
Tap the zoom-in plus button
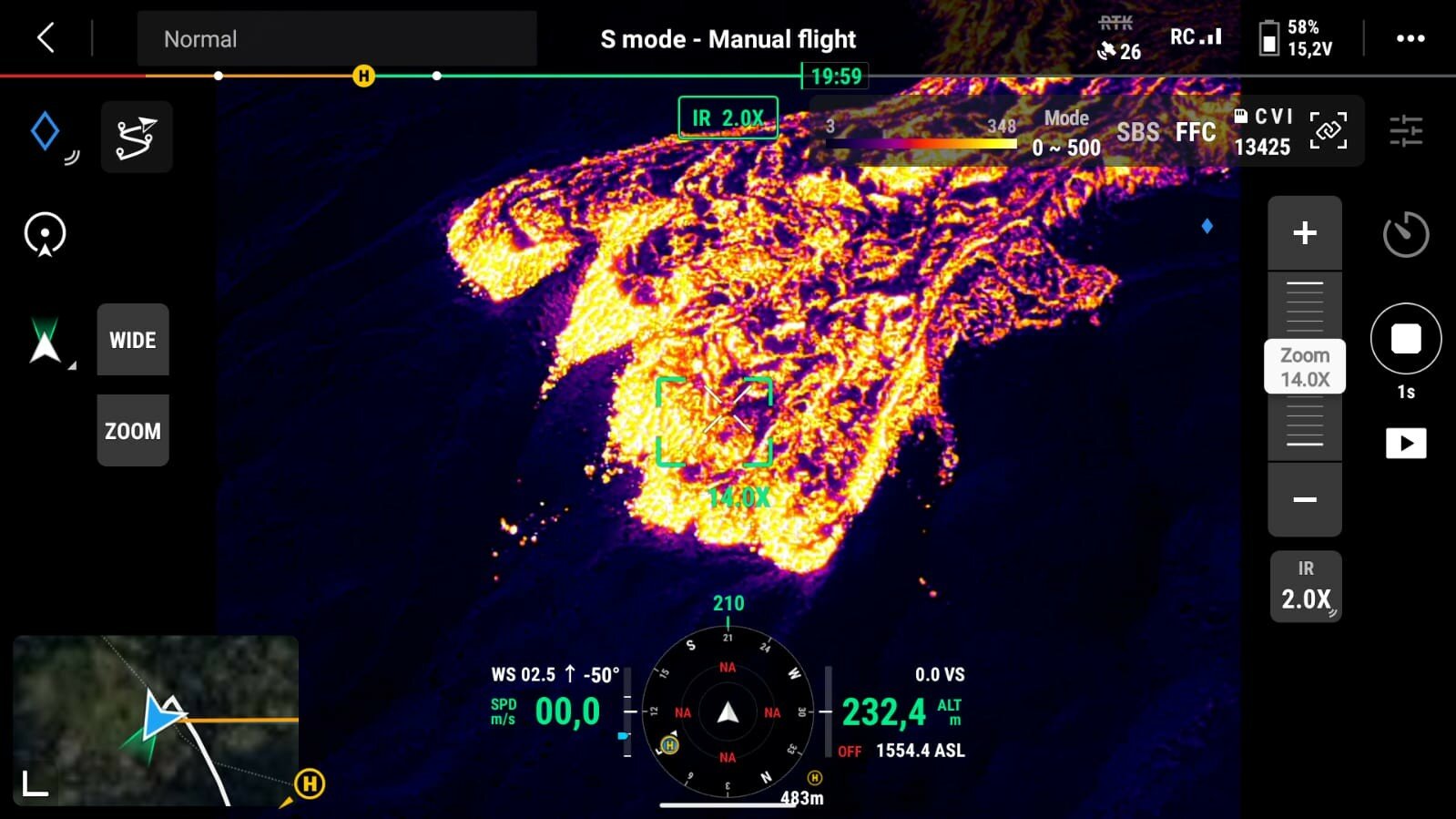point(1305,233)
